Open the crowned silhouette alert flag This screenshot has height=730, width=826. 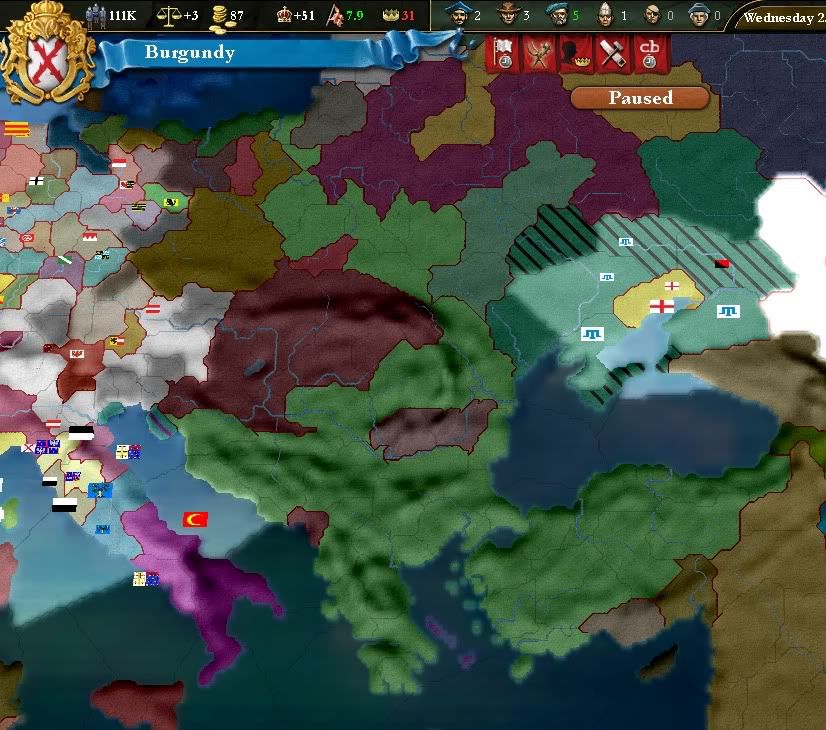(x=575, y=54)
